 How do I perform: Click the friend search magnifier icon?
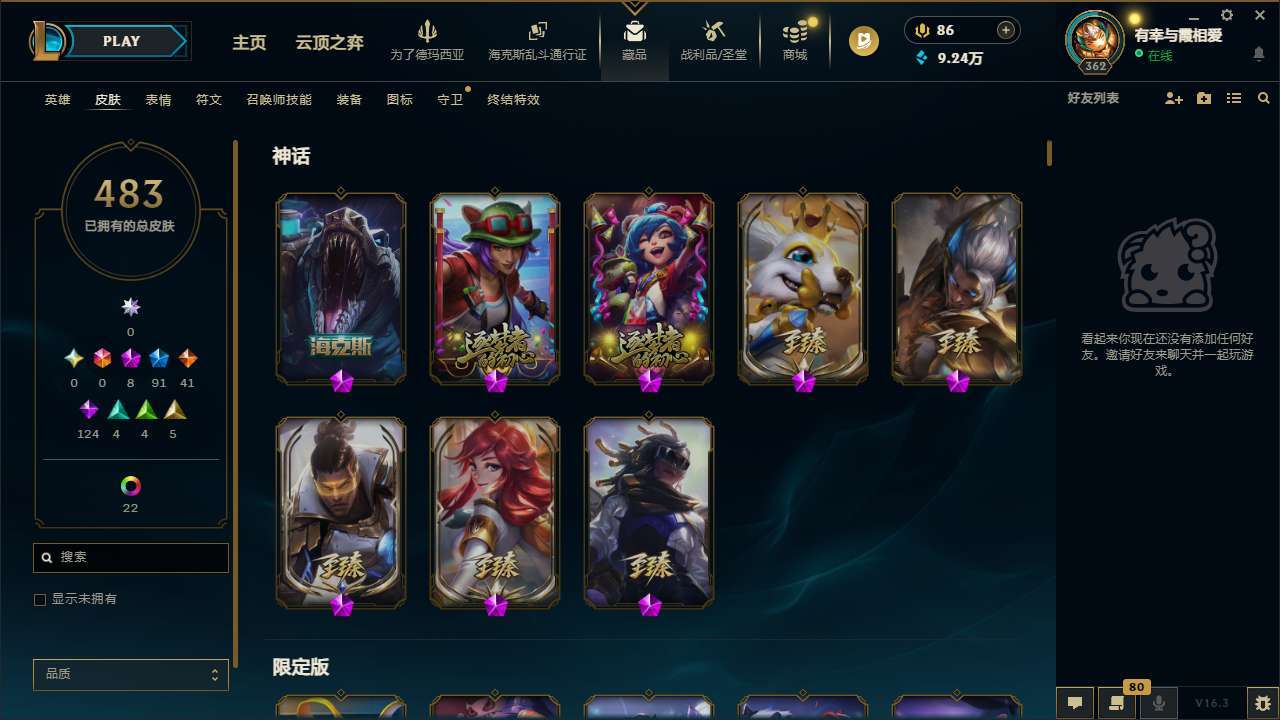tap(1263, 99)
